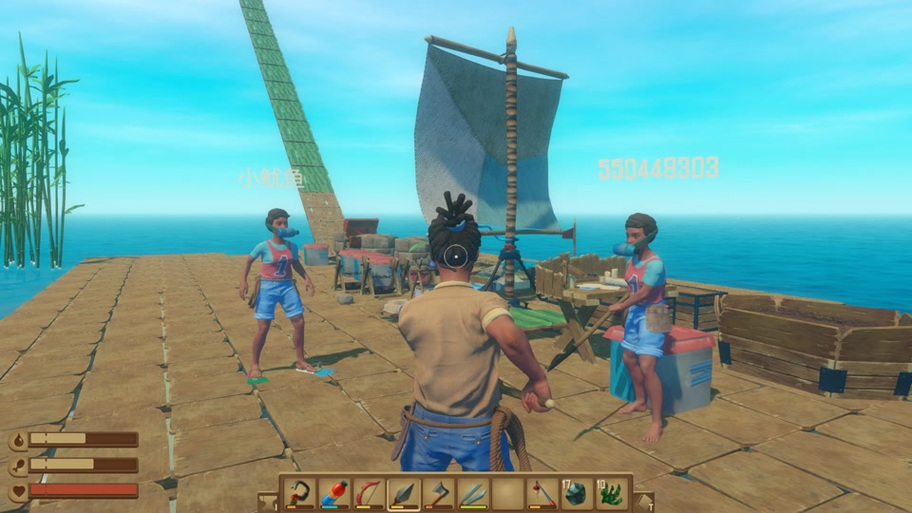Select the empty hotbar slot

coord(508,493)
